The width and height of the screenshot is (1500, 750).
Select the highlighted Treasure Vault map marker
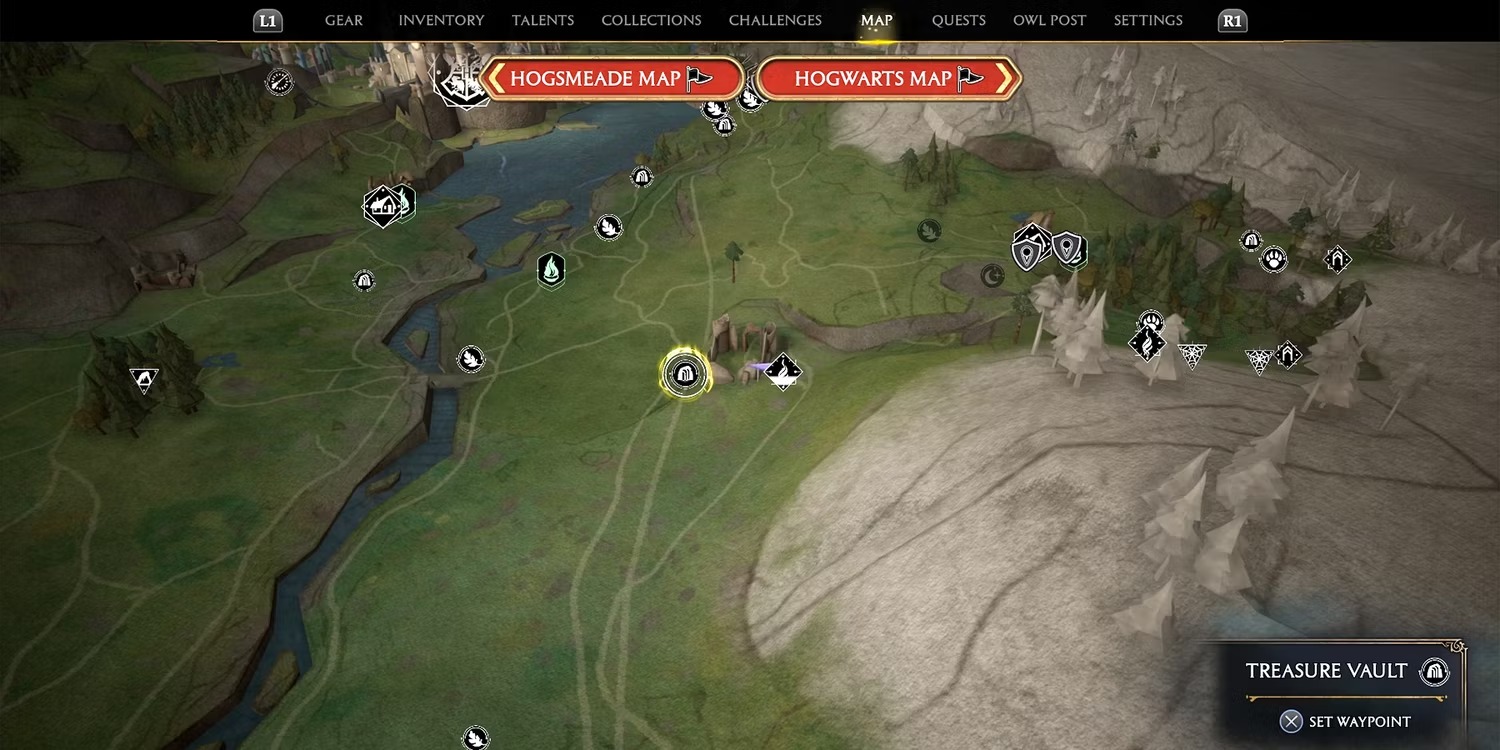pyautogui.click(x=685, y=373)
